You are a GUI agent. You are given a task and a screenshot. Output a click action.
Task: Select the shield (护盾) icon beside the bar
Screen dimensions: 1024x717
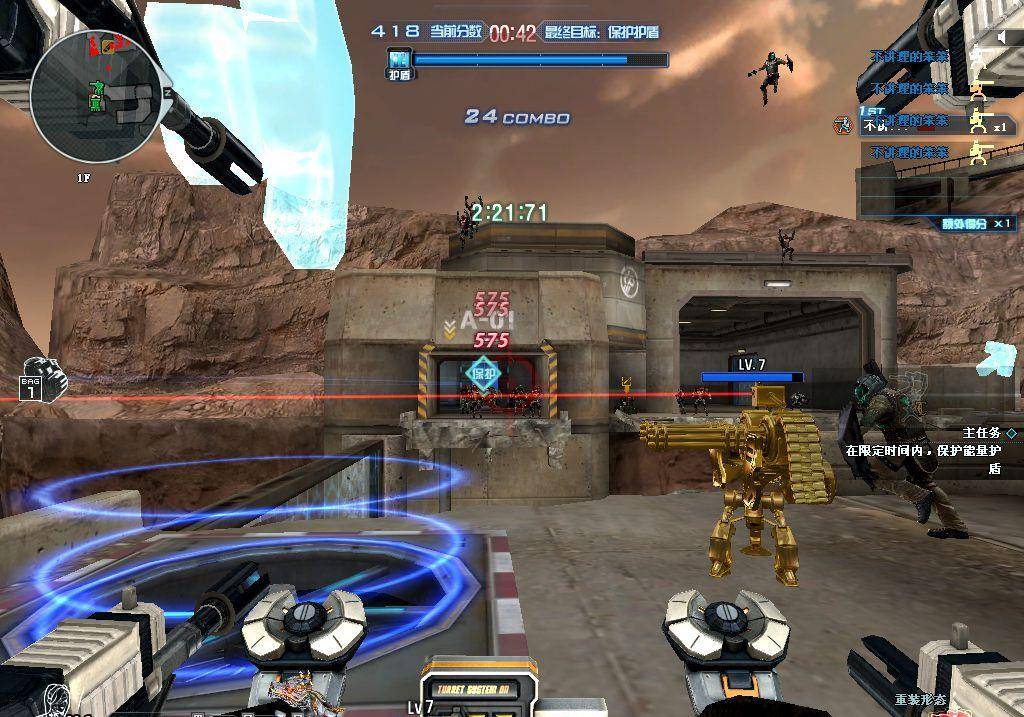pyautogui.click(x=399, y=61)
